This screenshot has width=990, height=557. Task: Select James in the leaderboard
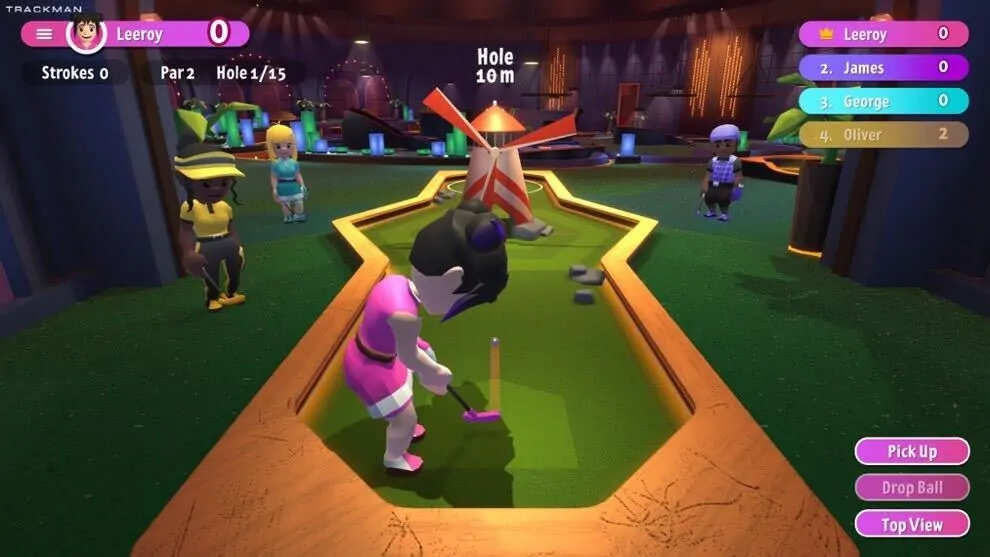point(883,68)
